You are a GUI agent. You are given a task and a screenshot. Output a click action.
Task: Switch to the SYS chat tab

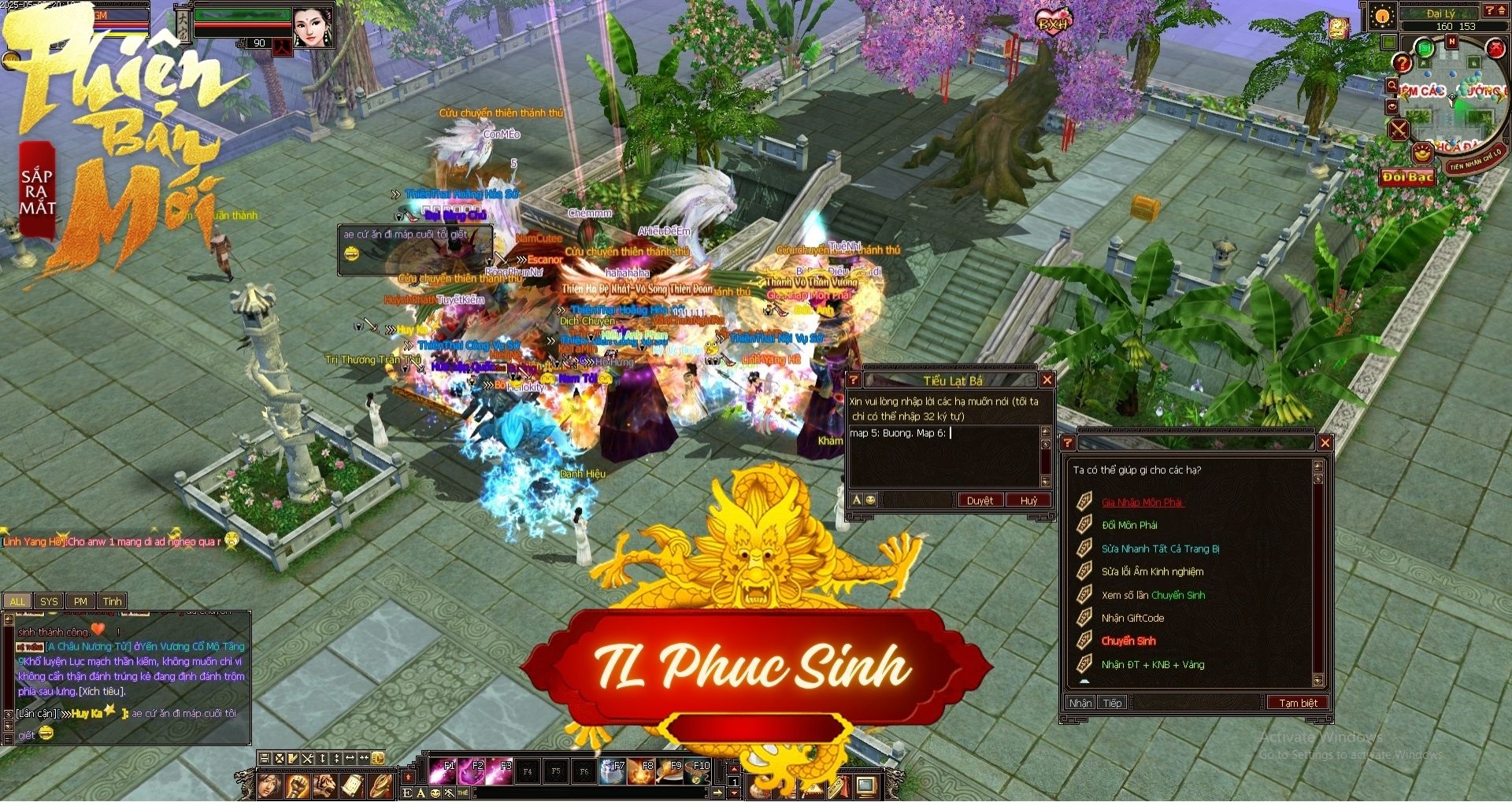tap(49, 601)
